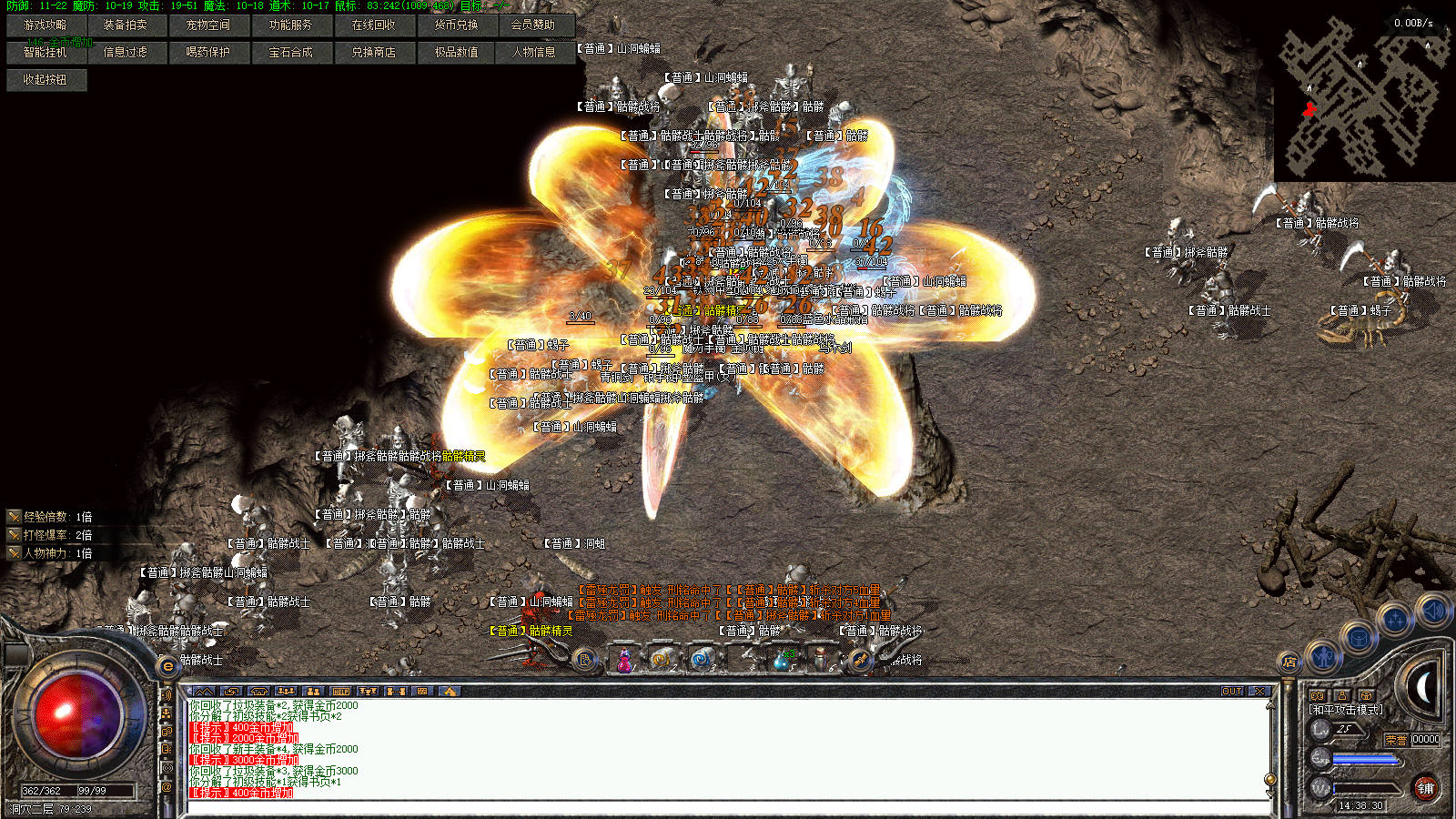Open the 兑换商店 exchange shop
Screen dimensions: 1456x819
[374, 53]
